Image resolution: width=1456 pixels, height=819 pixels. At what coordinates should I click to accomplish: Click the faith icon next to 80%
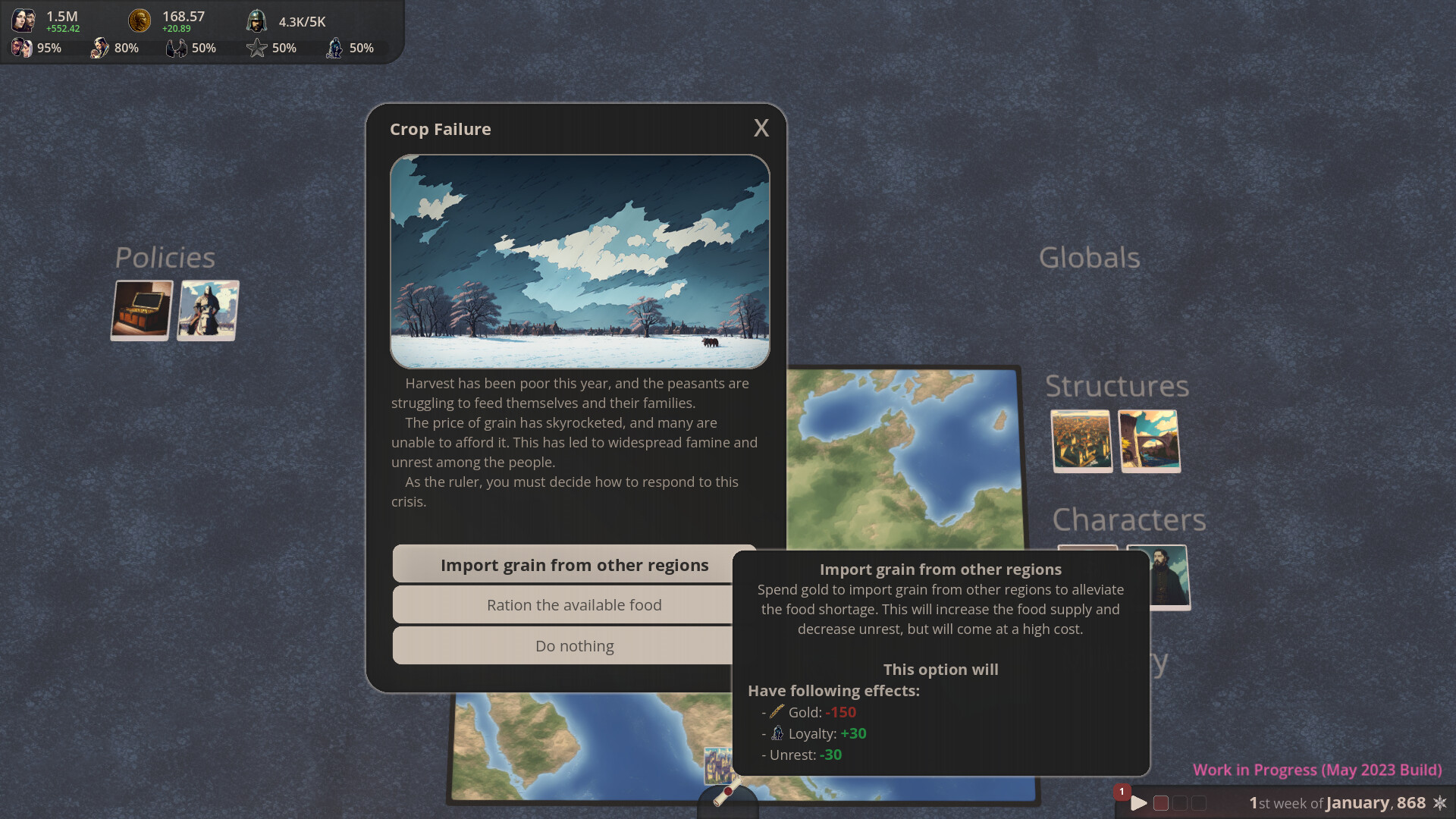(x=101, y=47)
